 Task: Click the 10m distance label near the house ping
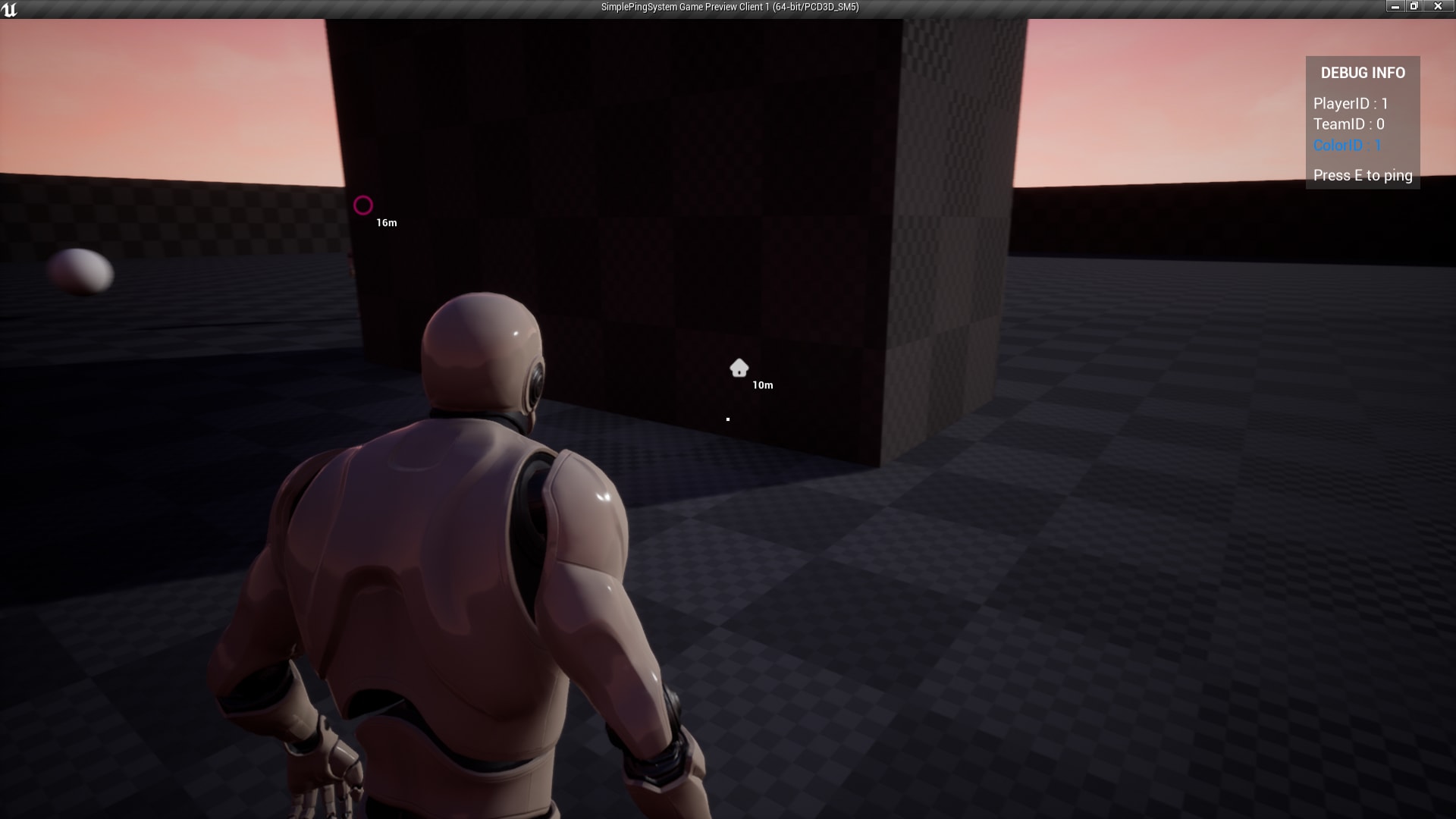tap(762, 385)
